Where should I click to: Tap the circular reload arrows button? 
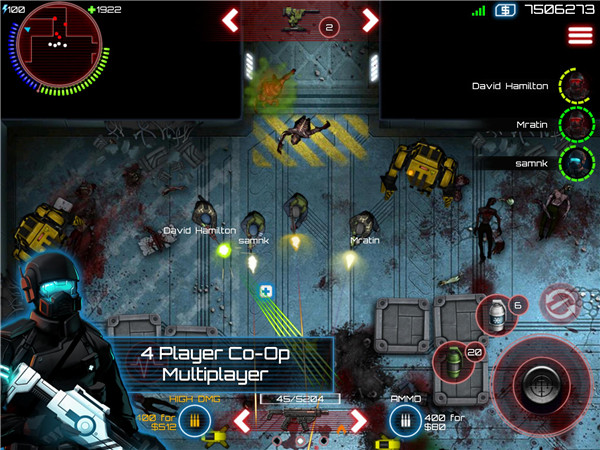point(558,303)
